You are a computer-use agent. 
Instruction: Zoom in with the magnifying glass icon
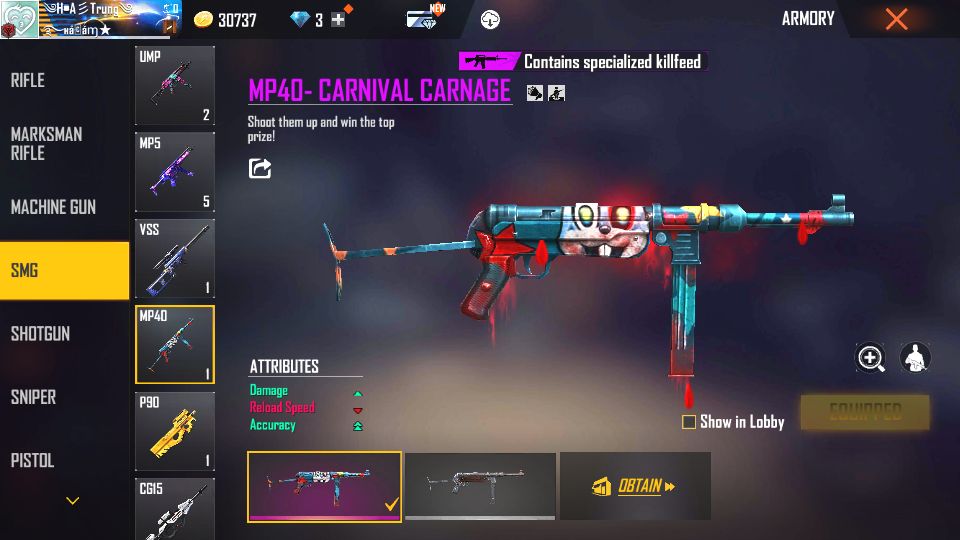pyautogui.click(x=871, y=358)
